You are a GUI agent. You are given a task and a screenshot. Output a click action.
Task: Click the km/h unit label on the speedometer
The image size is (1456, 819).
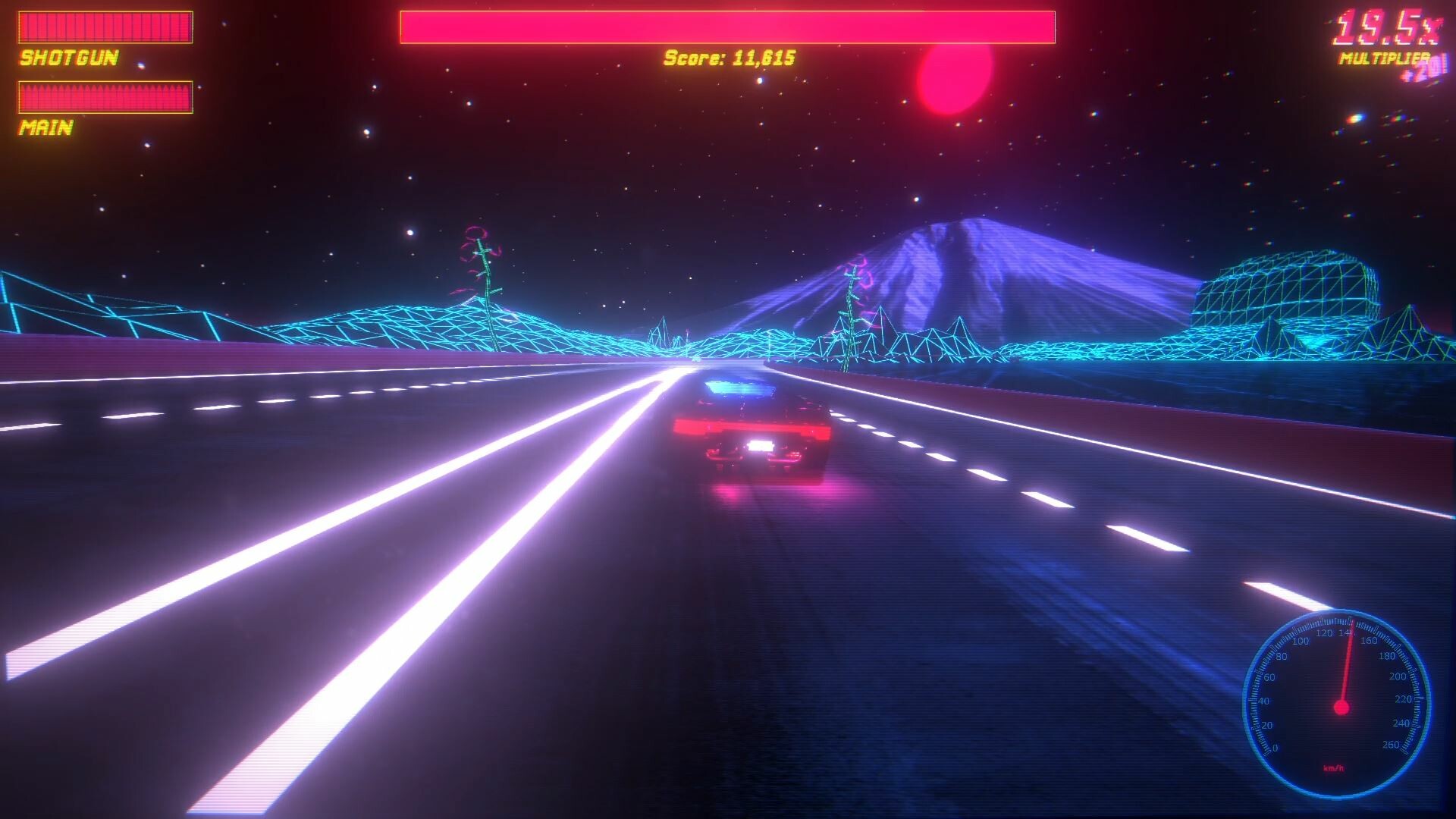click(x=1334, y=768)
